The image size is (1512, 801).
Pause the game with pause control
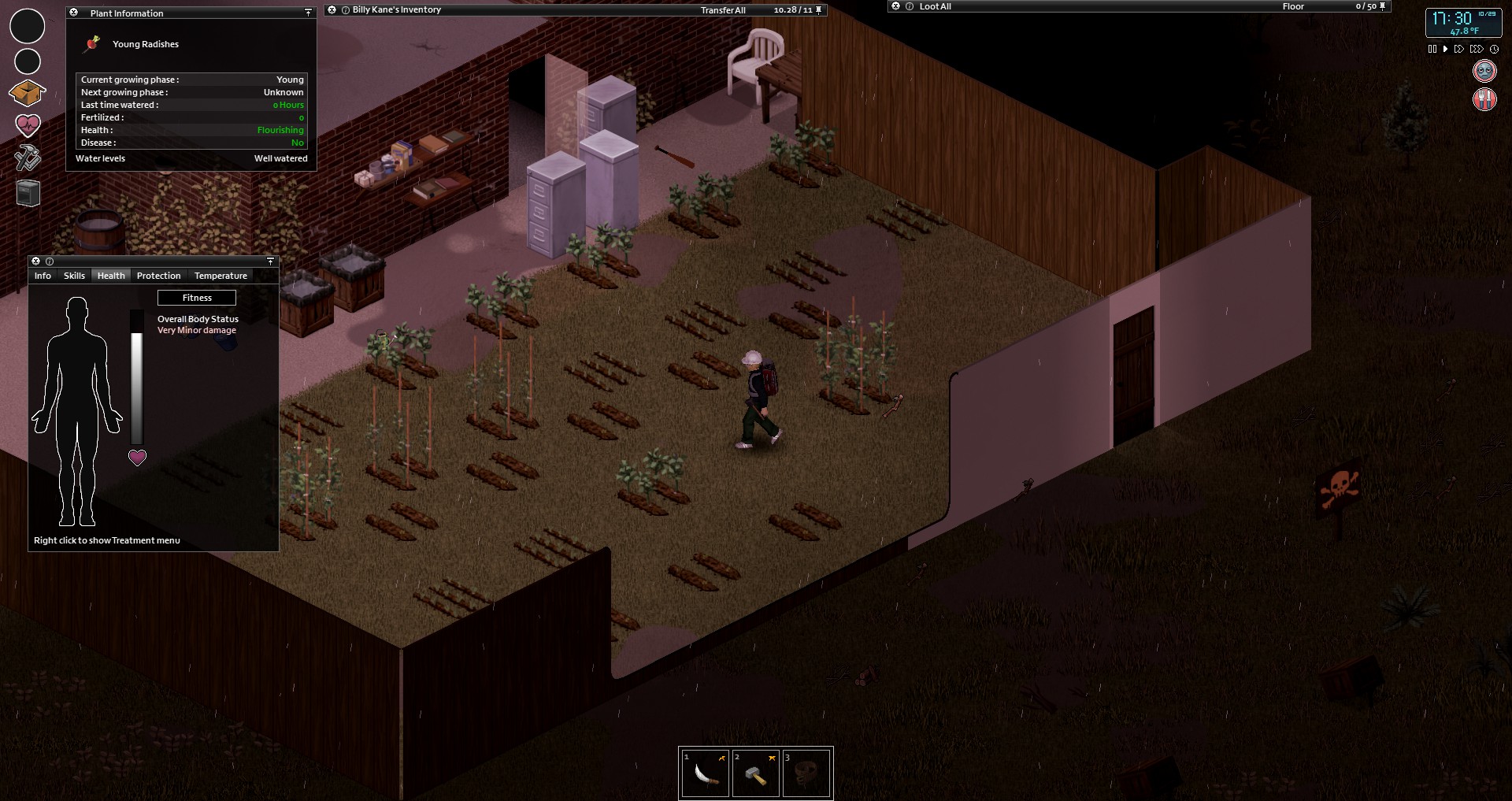click(x=1432, y=49)
